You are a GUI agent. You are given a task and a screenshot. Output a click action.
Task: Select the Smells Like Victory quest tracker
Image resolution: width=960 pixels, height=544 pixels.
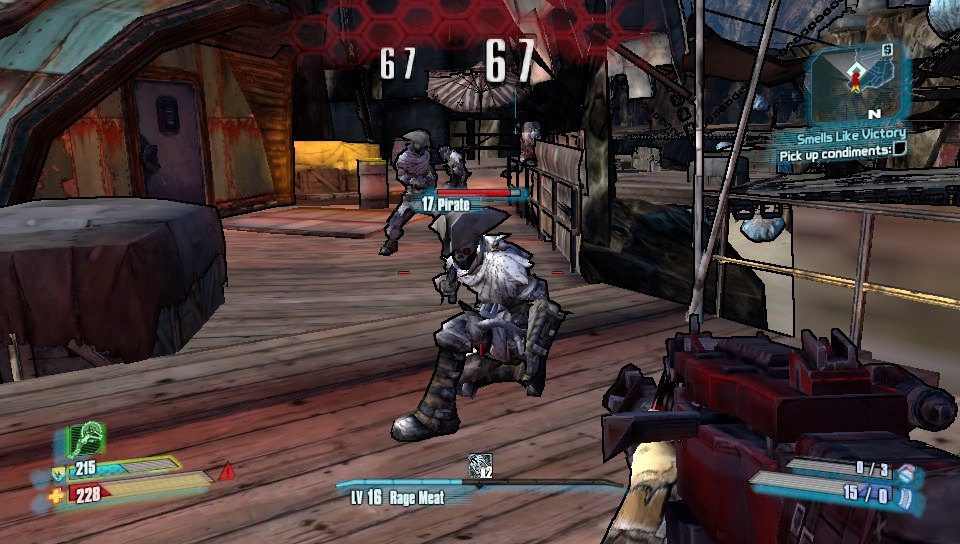(851, 135)
